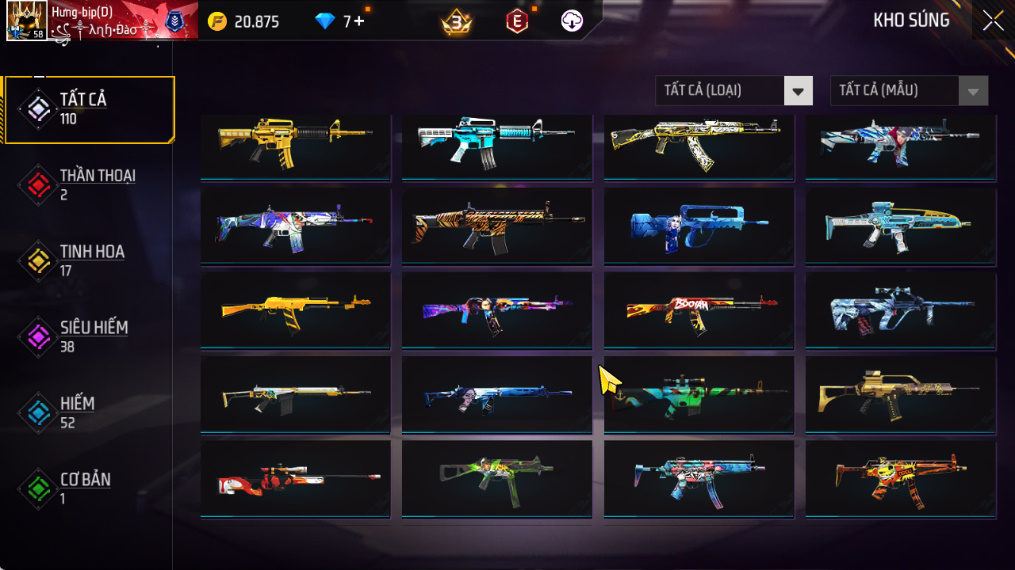Select the Booyah AK skin
1015x570 pixels.
click(698, 310)
